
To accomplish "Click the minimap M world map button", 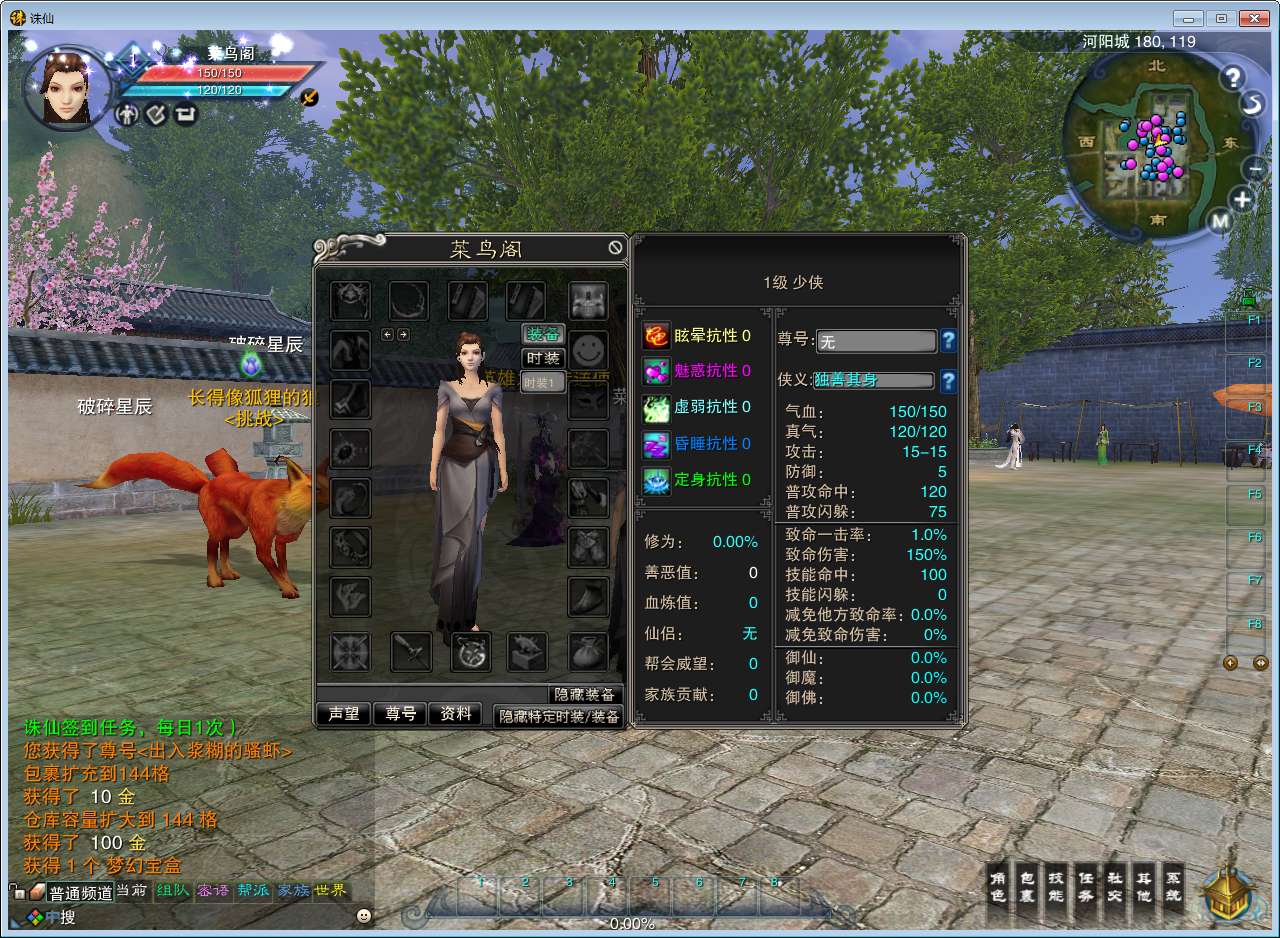I will point(1219,221).
